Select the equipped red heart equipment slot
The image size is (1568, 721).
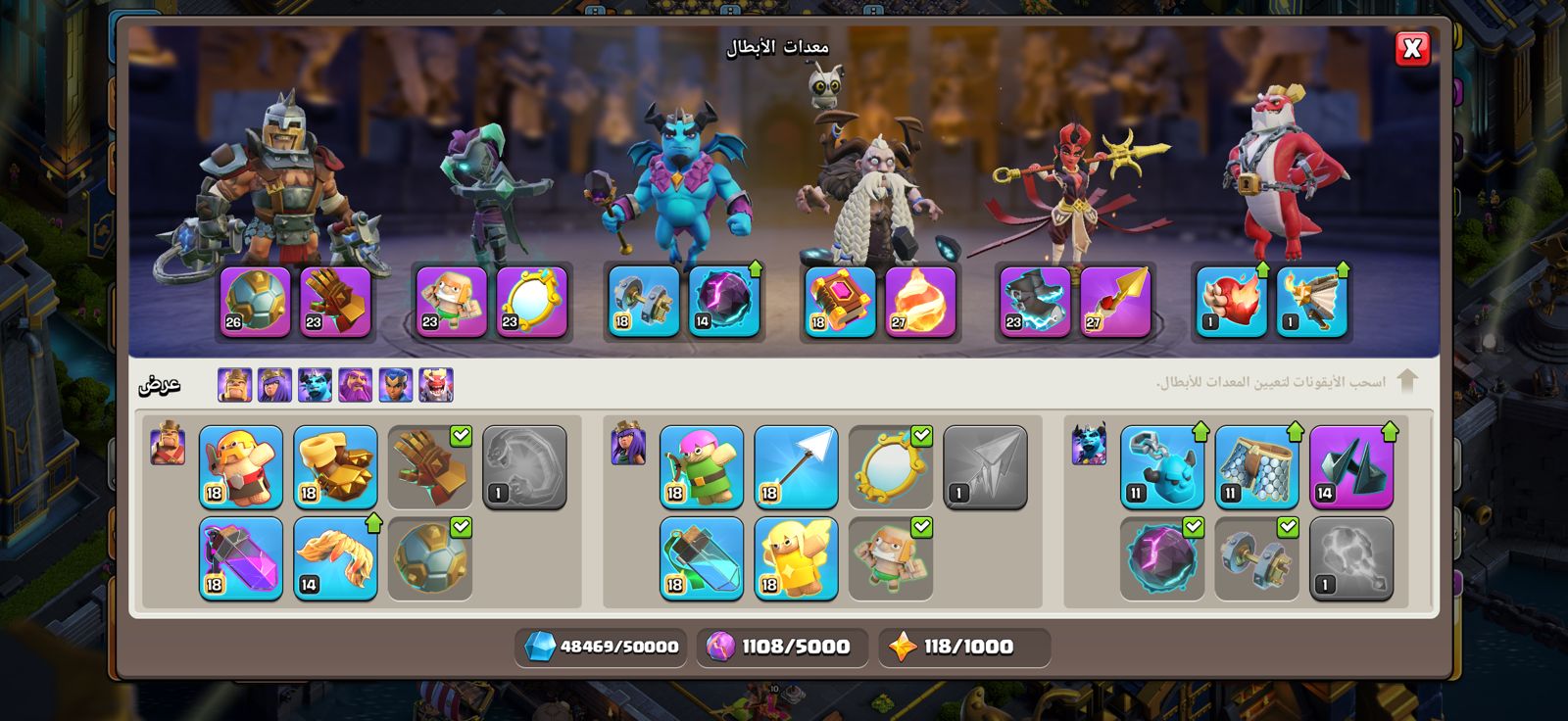[1231, 302]
